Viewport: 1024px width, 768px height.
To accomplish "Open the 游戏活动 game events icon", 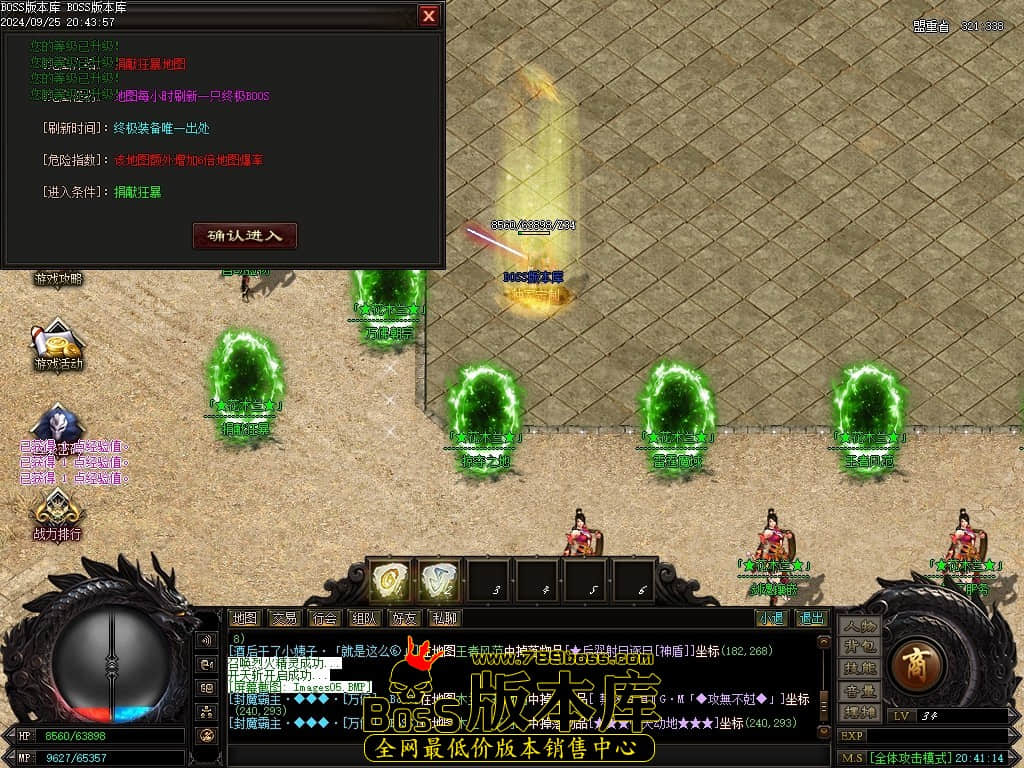I will 58,345.
